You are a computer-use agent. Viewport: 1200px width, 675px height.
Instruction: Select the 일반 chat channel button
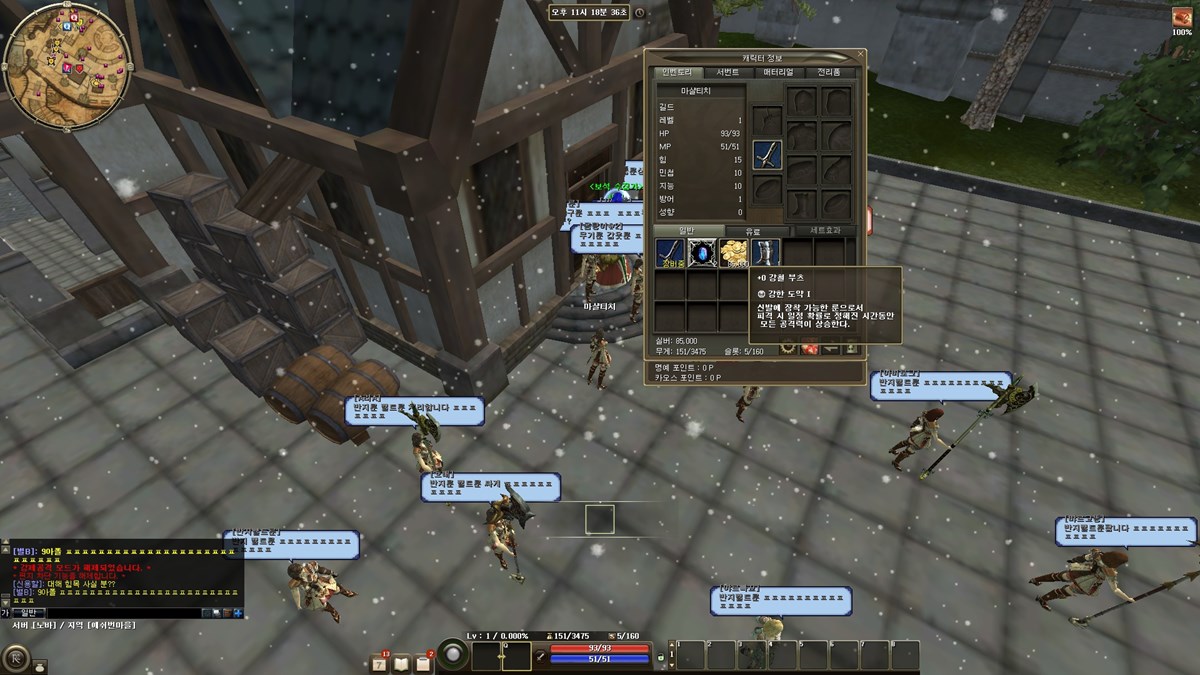pos(27,612)
